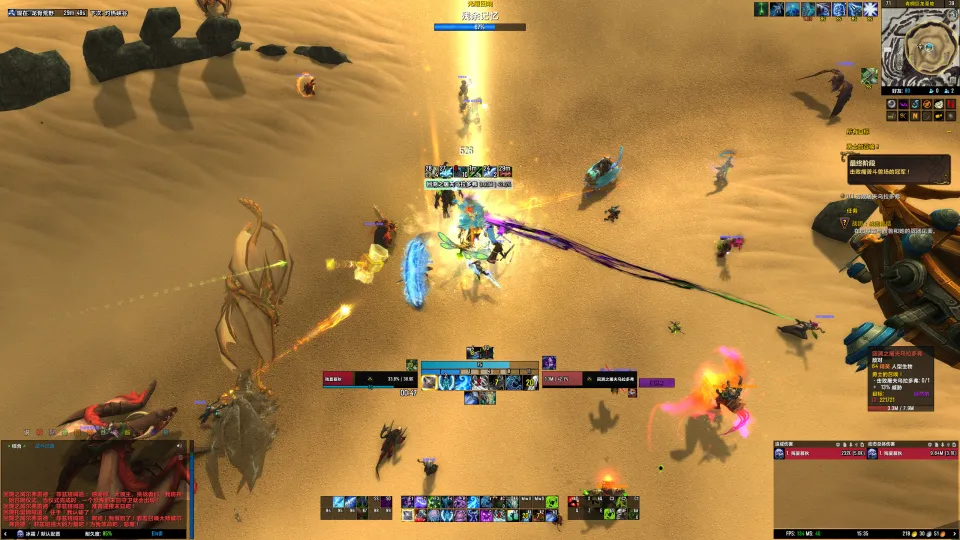Select the blue frost ability on left bar
Viewport: 960px width, 540px height.
(x=339, y=502)
